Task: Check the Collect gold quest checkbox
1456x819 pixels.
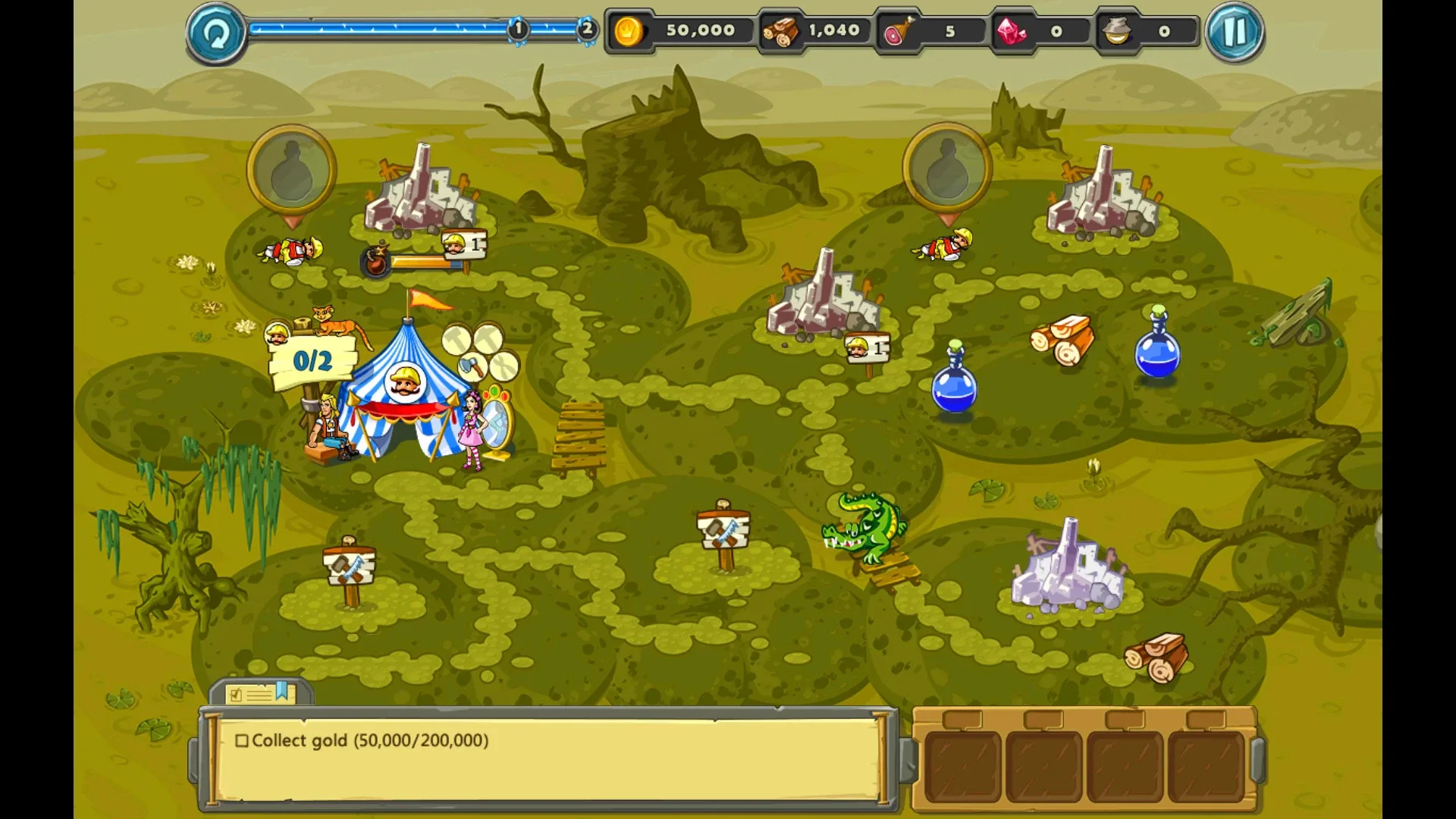Action: point(243,741)
